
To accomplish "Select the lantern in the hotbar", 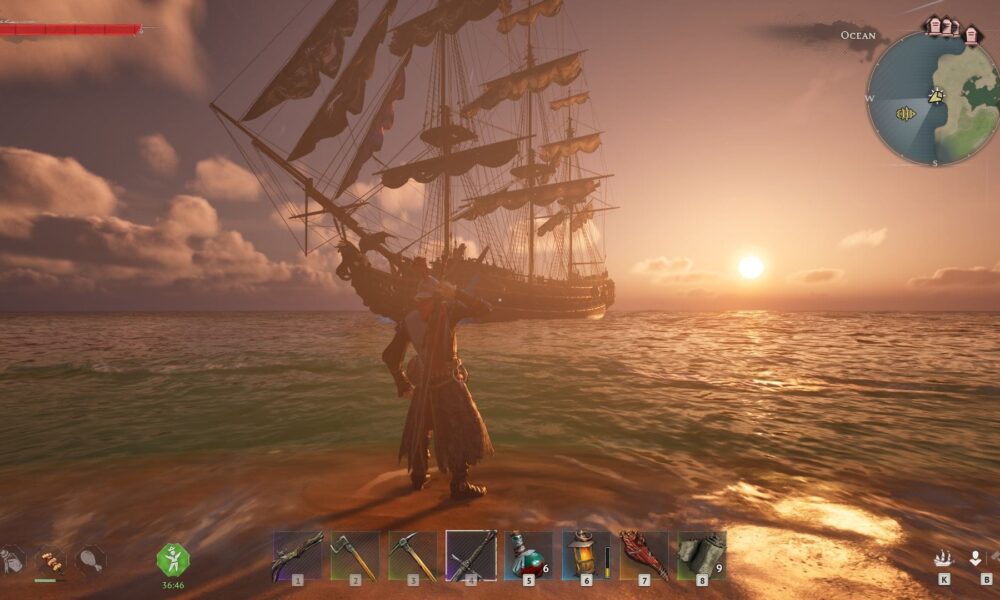I will pyautogui.click(x=585, y=555).
